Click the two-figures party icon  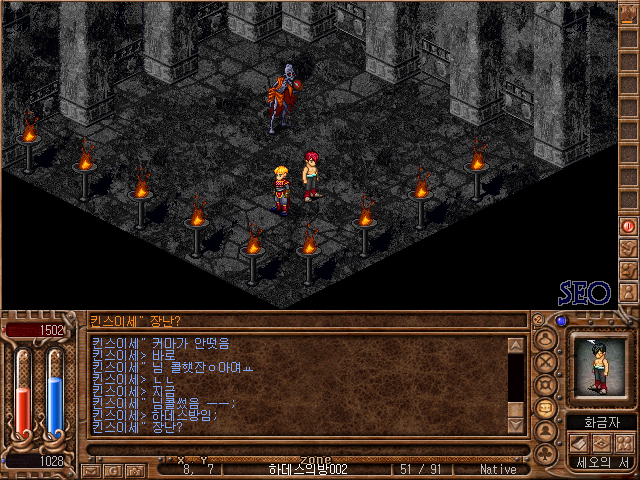(623, 442)
